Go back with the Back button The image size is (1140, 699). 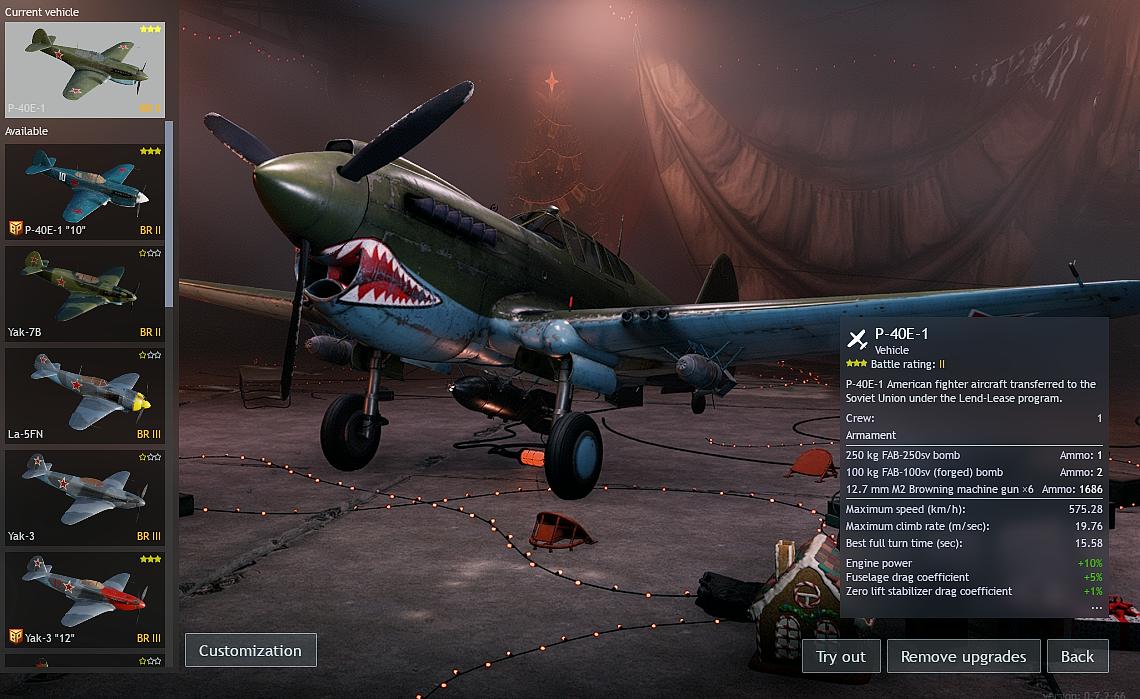1077,656
